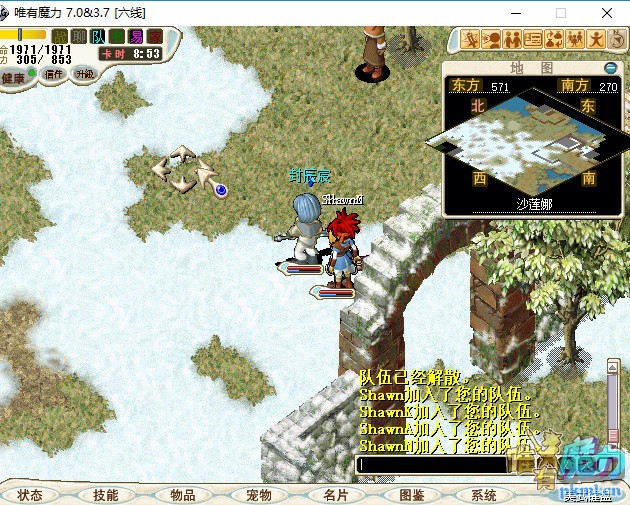Maximize the game window

tap(560, 12)
